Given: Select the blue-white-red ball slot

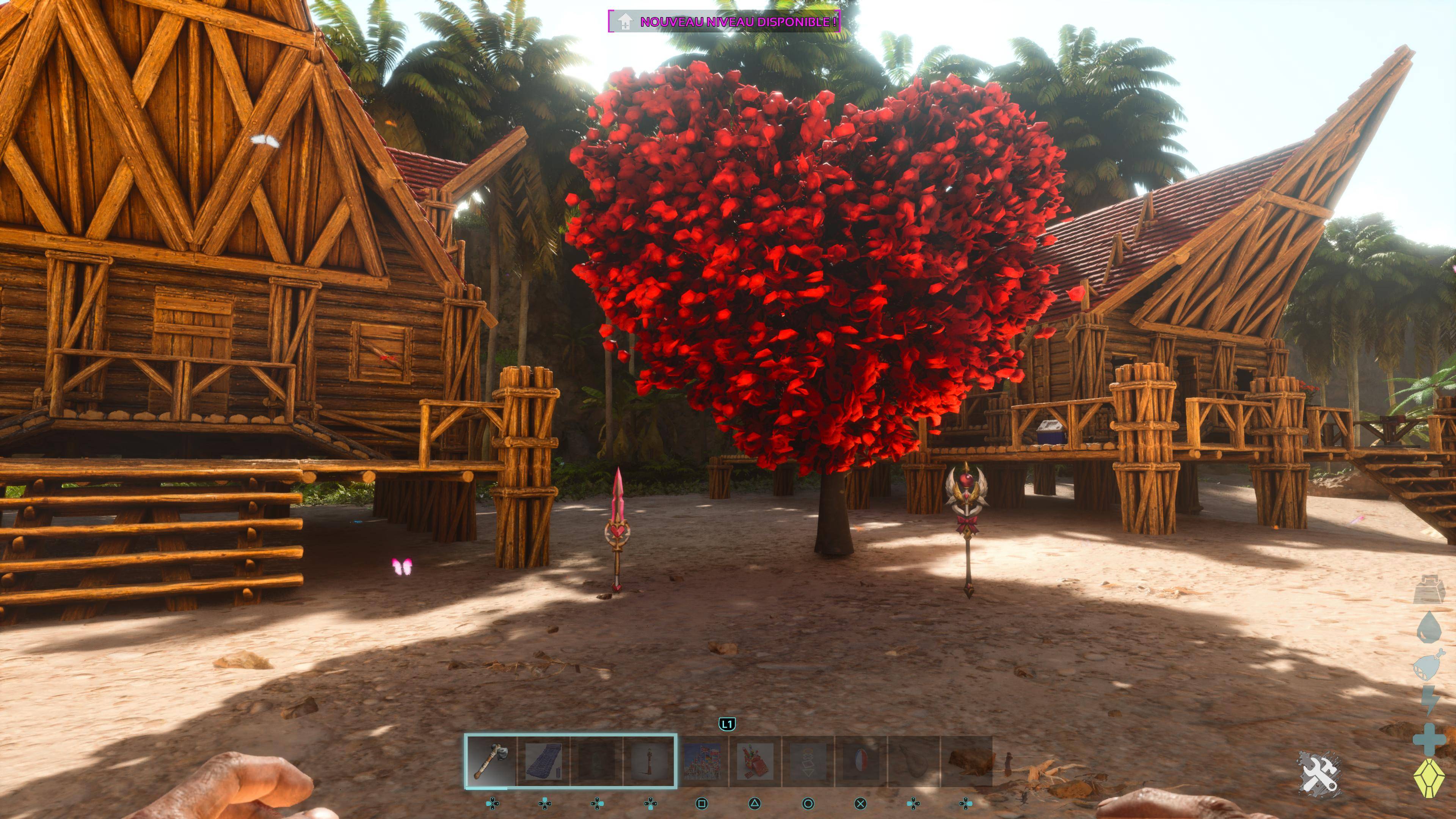Looking at the screenshot, I should pyautogui.click(x=860, y=761).
